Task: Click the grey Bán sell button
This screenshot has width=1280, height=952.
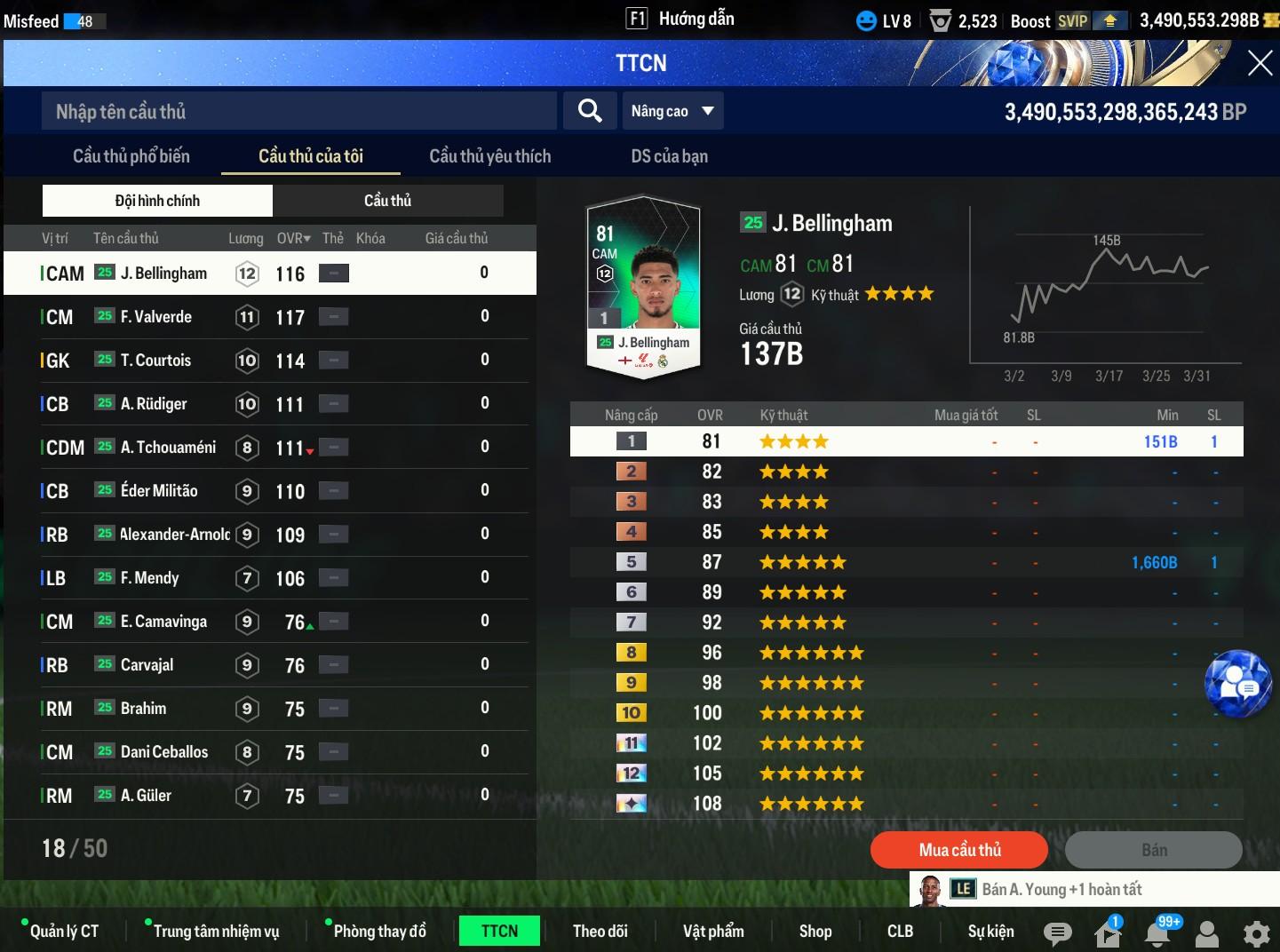Action: tap(1153, 850)
